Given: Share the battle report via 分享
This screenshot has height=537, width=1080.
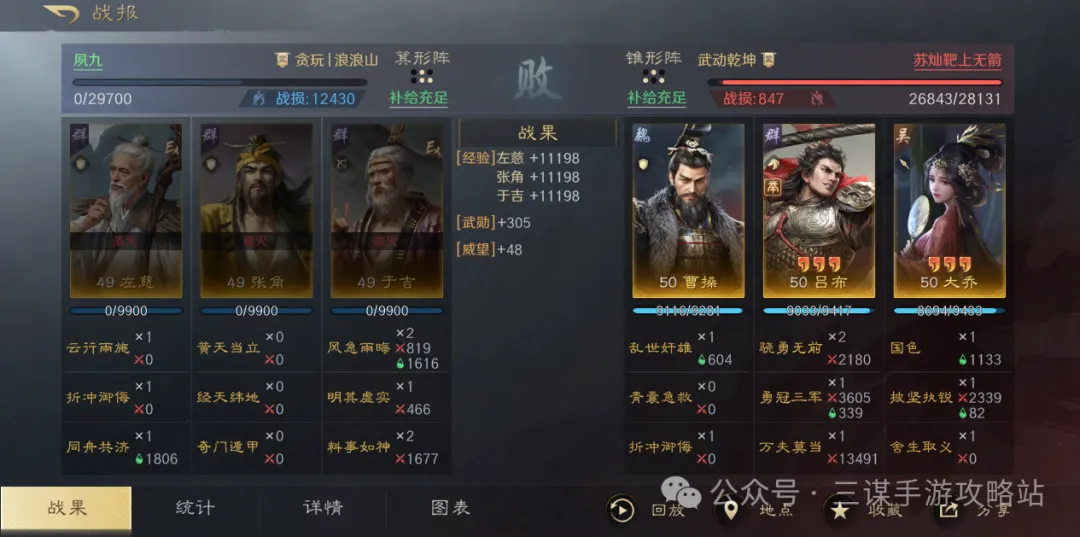Looking at the screenshot, I should (x=948, y=510).
